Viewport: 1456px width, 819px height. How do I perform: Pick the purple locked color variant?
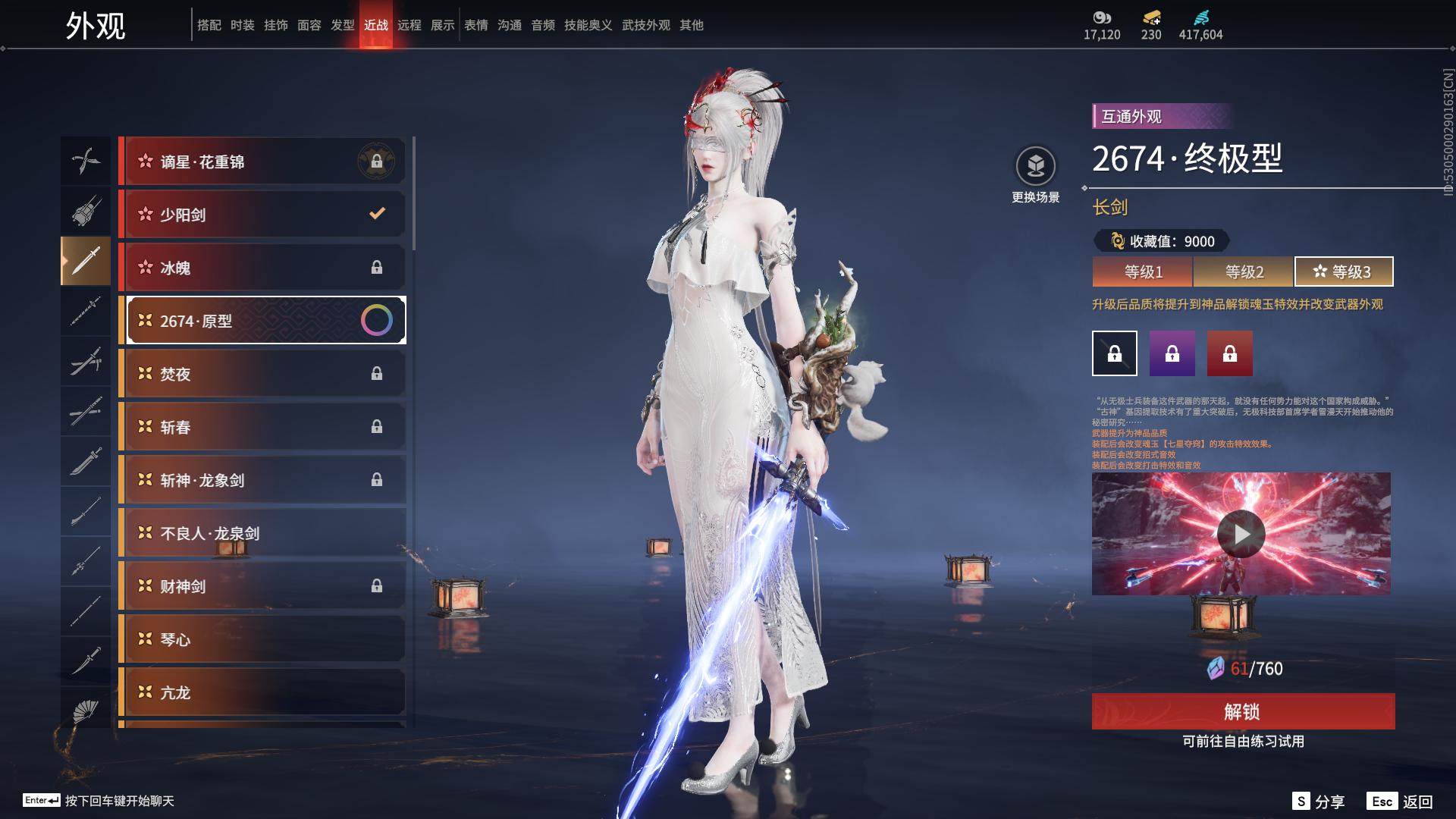click(x=1172, y=353)
